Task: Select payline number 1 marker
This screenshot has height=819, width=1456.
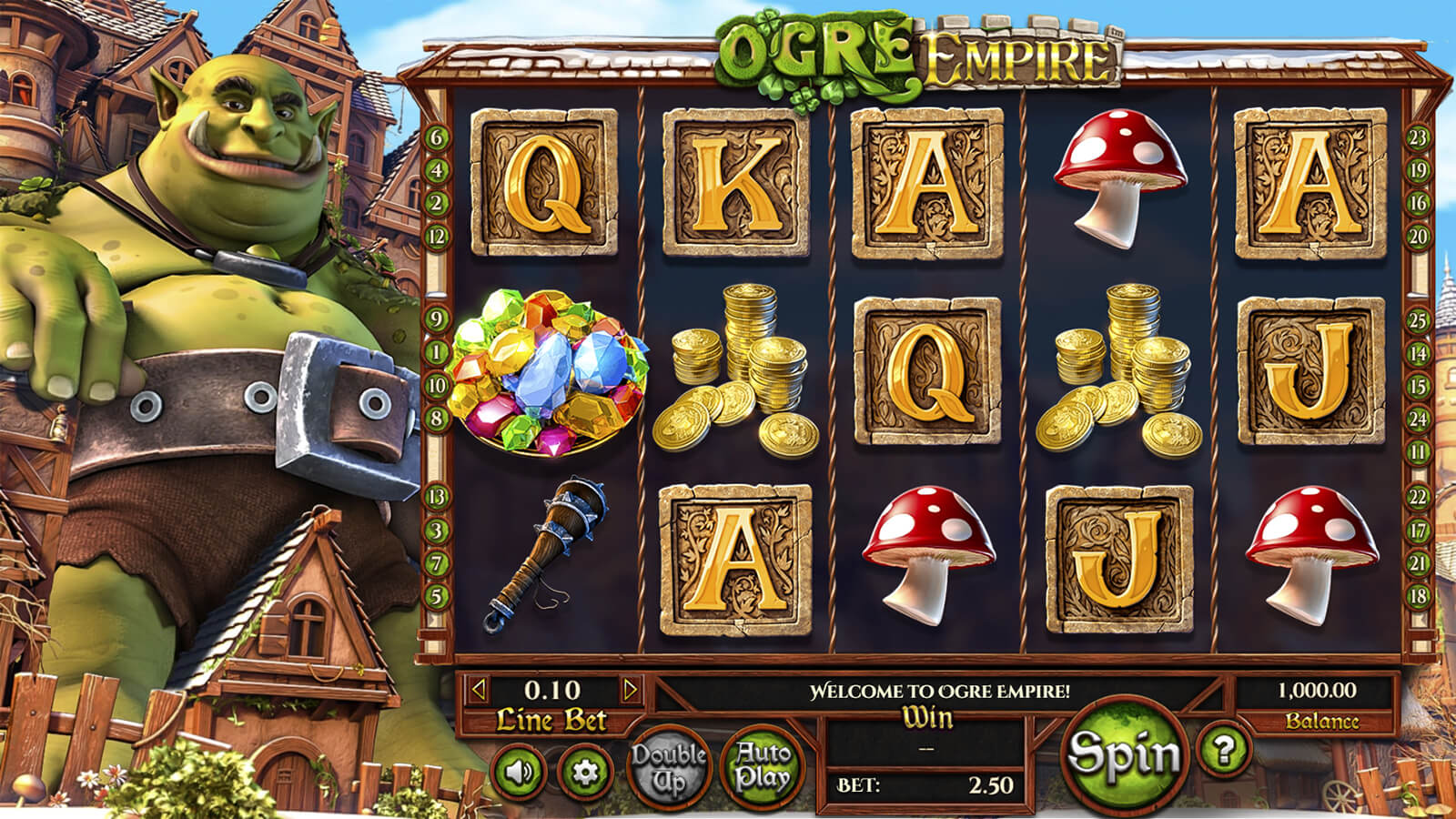Action: pos(437,352)
